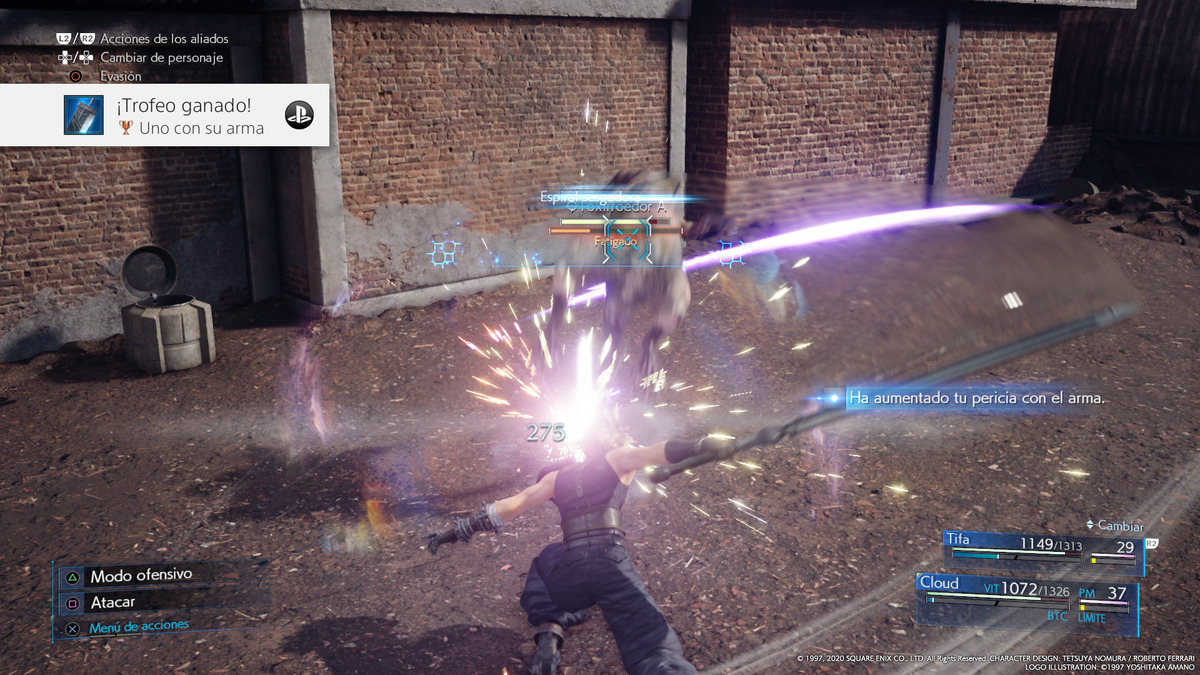Click the Buster Sword trophy thumbnail
This screenshot has width=1200, height=675.
[83, 115]
